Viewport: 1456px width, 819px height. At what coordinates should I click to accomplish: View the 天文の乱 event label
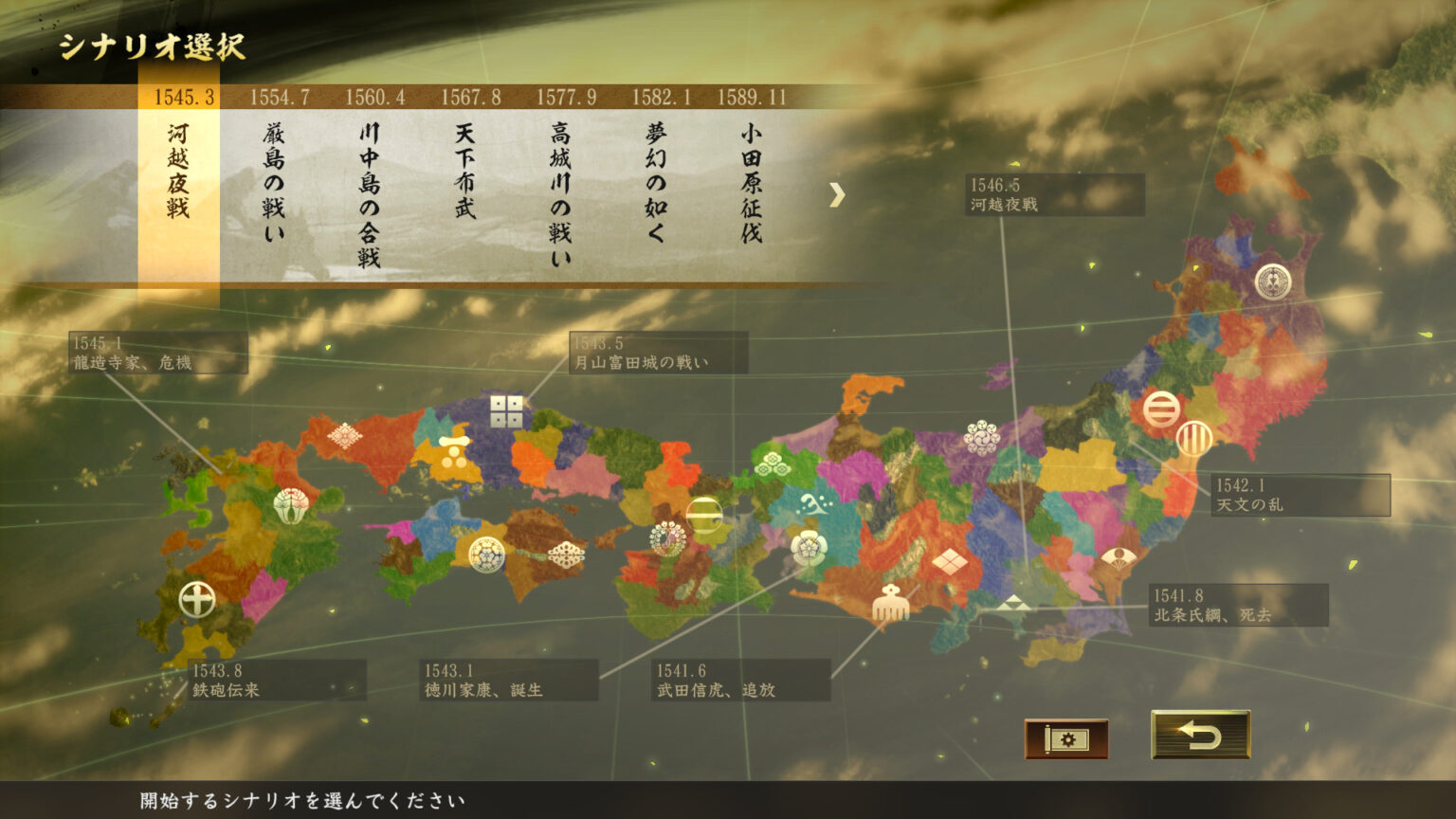1301,496
